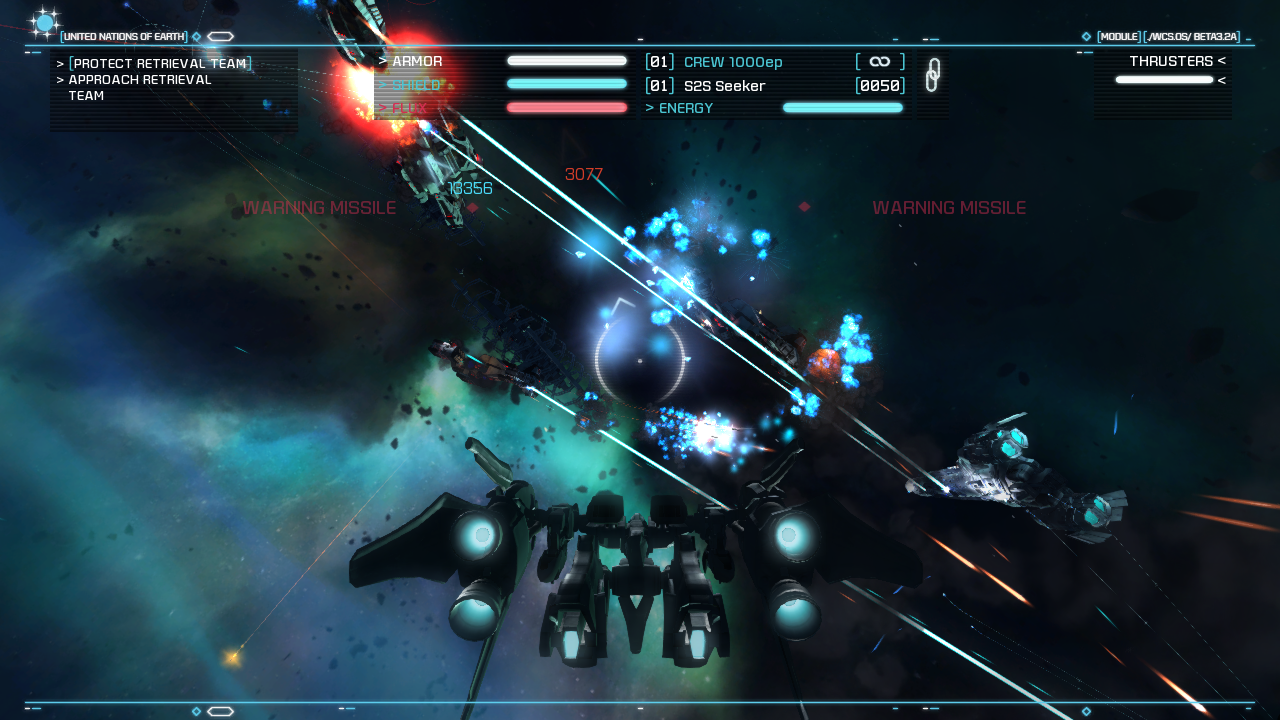
Task: Select the infinity ammo symbol beside CREW 1000ep
Action: pyautogui.click(x=878, y=61)
